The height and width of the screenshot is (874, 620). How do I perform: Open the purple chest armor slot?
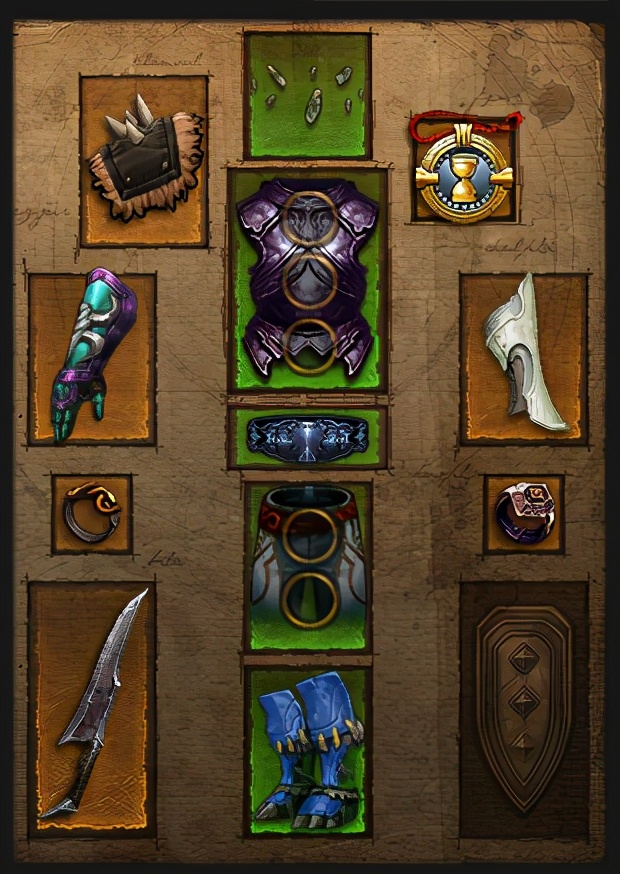coord(307,280)
